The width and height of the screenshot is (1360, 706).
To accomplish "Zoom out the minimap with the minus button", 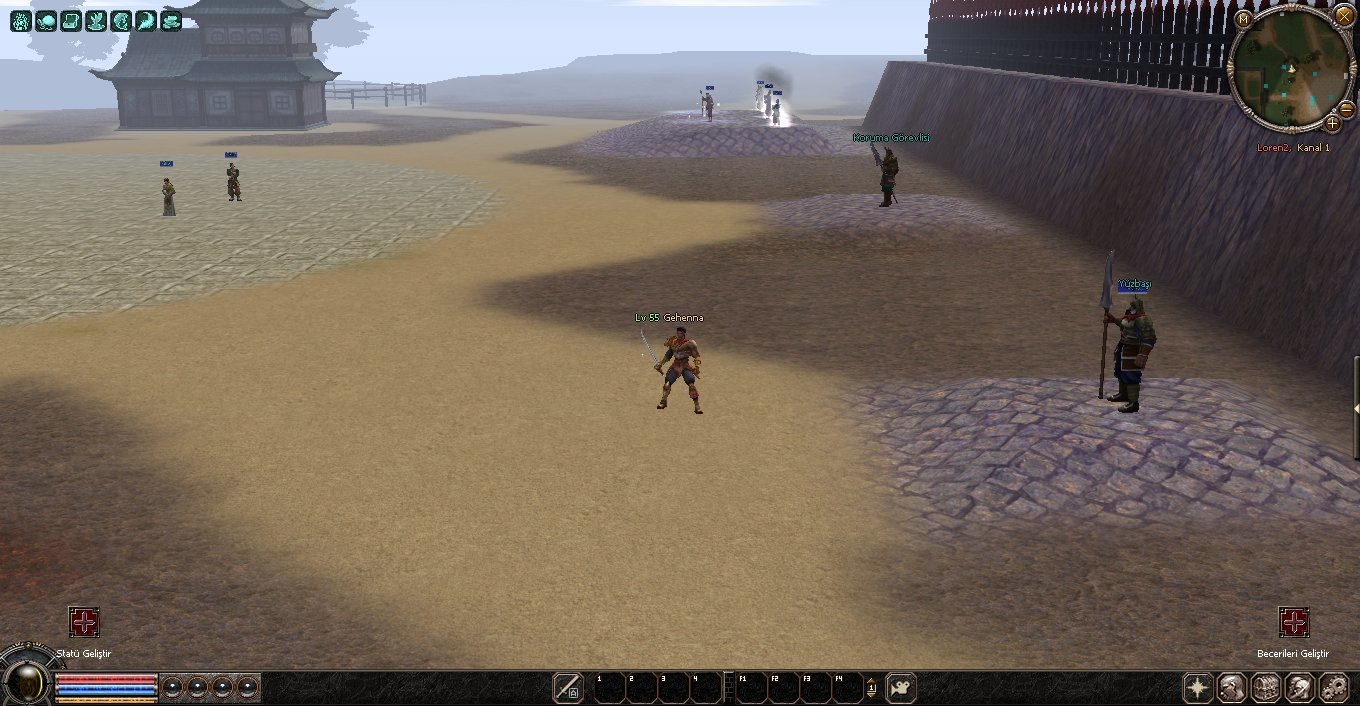I will 1346,109.
